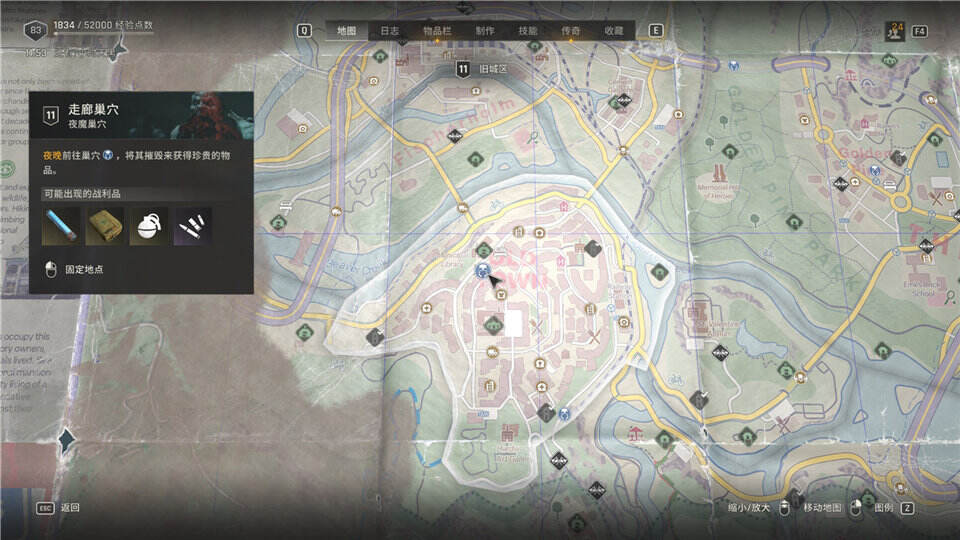Image resolution: width=960 pixels, height=540 pixels.
Task: Click the 返回 (Back) button
Action: coord(70,508)
